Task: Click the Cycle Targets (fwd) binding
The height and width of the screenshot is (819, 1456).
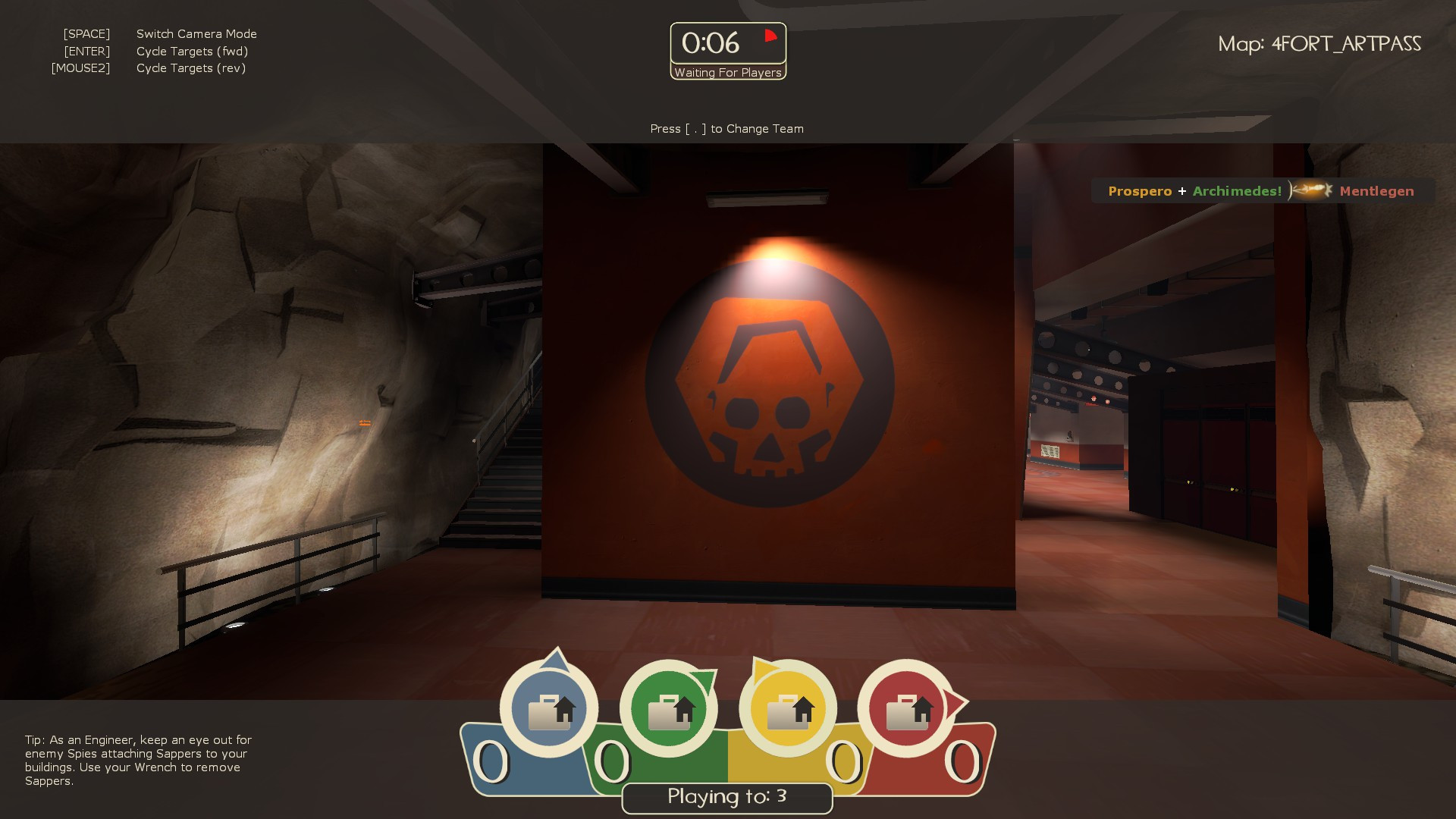Action: tap(192, 51)
